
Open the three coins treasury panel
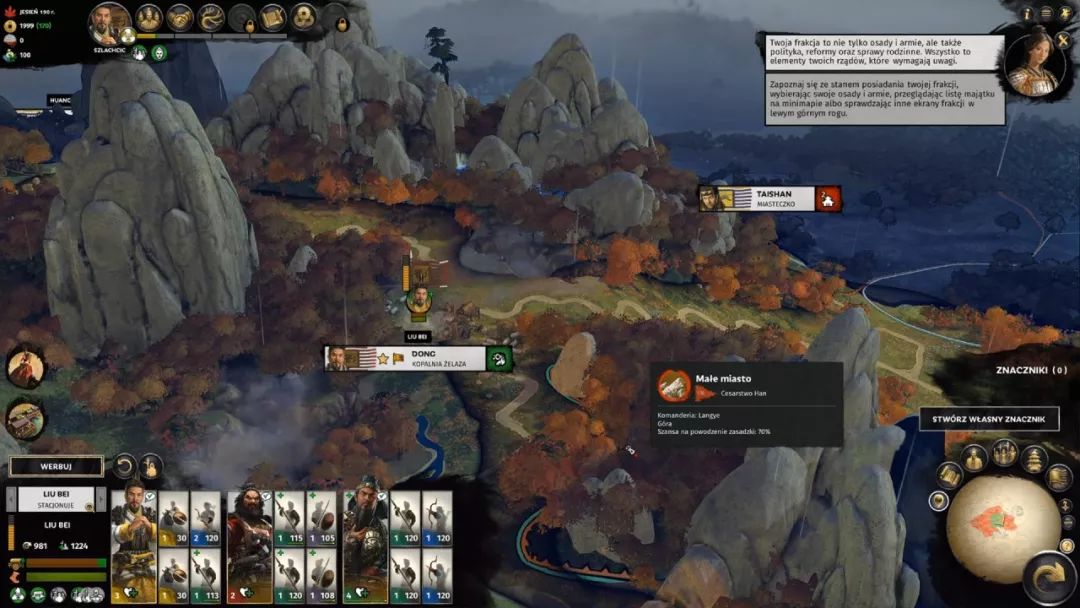pyautogui.click(x=304, y=17)
